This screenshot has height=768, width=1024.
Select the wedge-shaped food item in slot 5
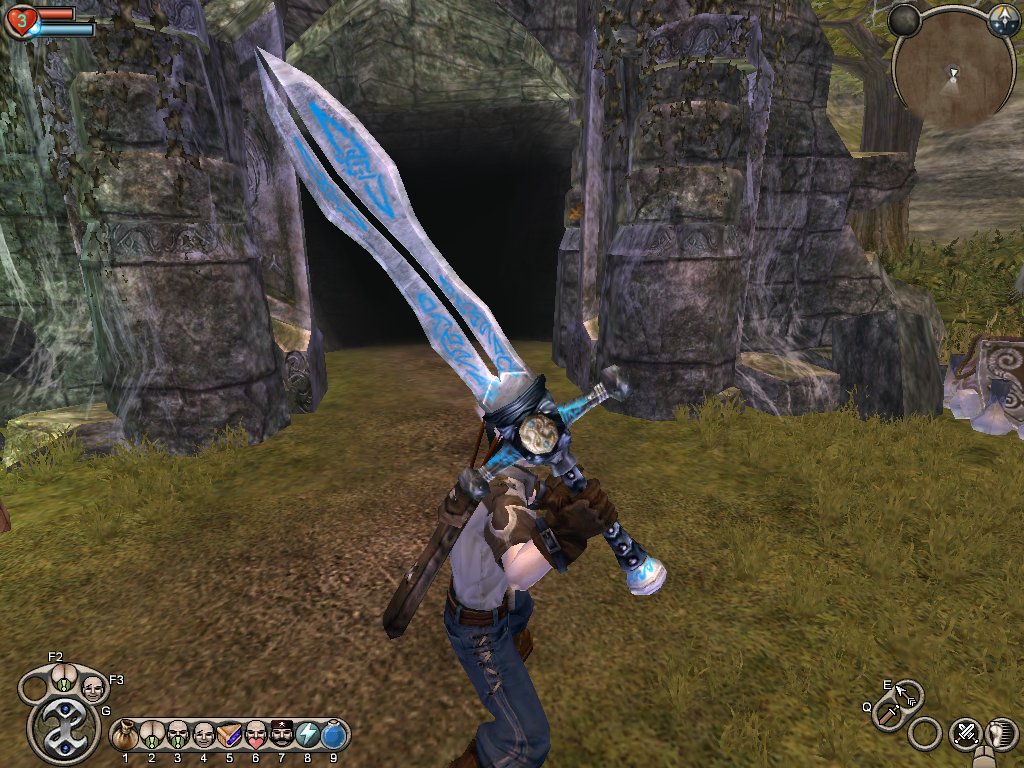point(230,736)
